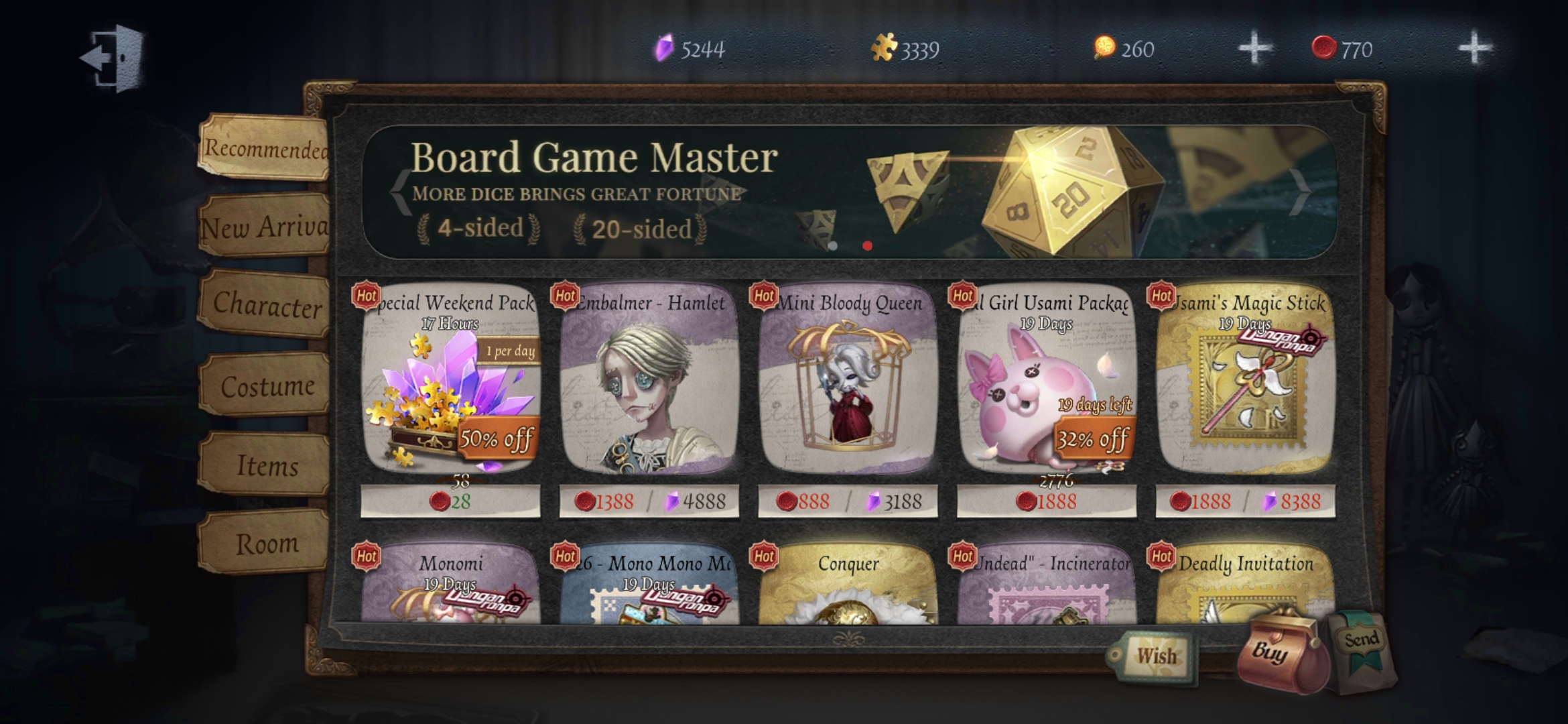1568x724 pixels.
Task: Select the Room category
Action: [x=267, y=543]
